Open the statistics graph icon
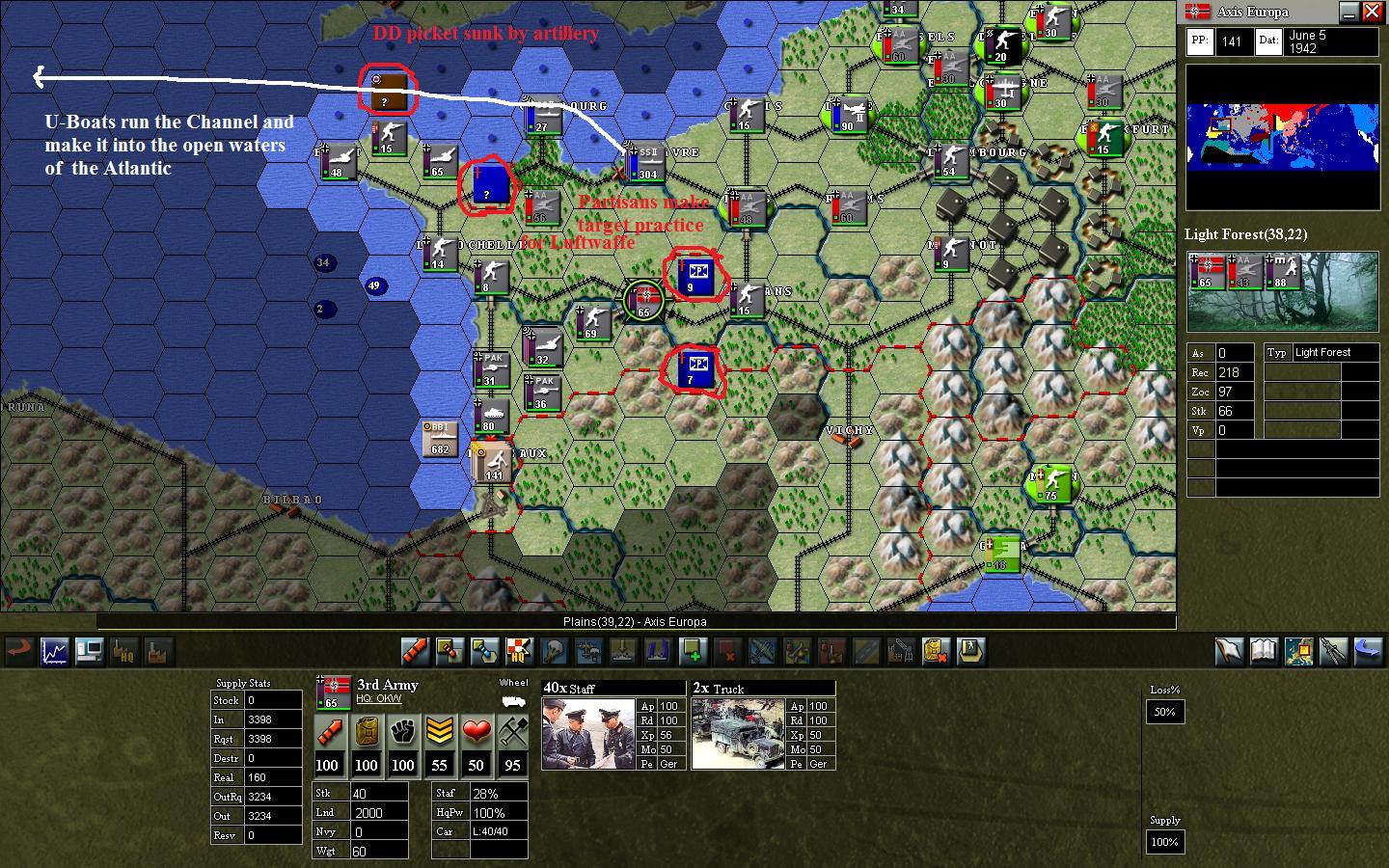 point(54,652)
